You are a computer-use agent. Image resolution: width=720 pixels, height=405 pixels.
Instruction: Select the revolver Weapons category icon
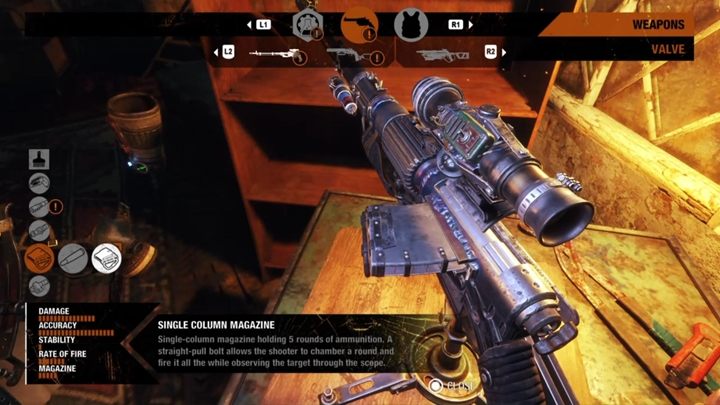(x=357, y=24)
